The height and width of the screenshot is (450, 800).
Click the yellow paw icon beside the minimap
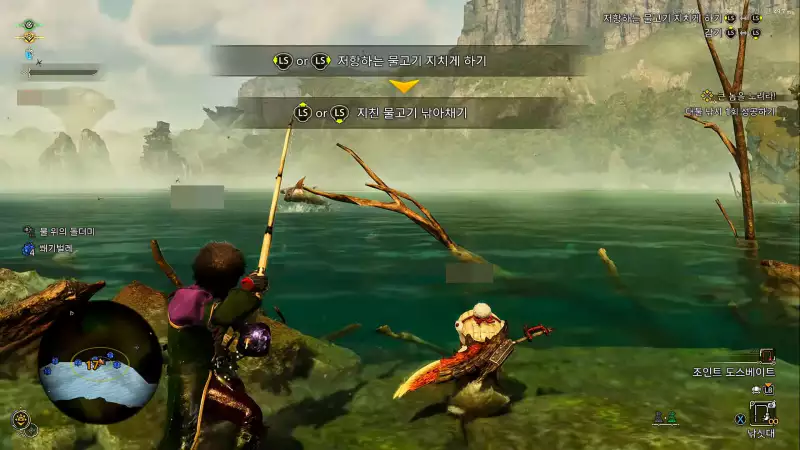click(x=19, y=418)
